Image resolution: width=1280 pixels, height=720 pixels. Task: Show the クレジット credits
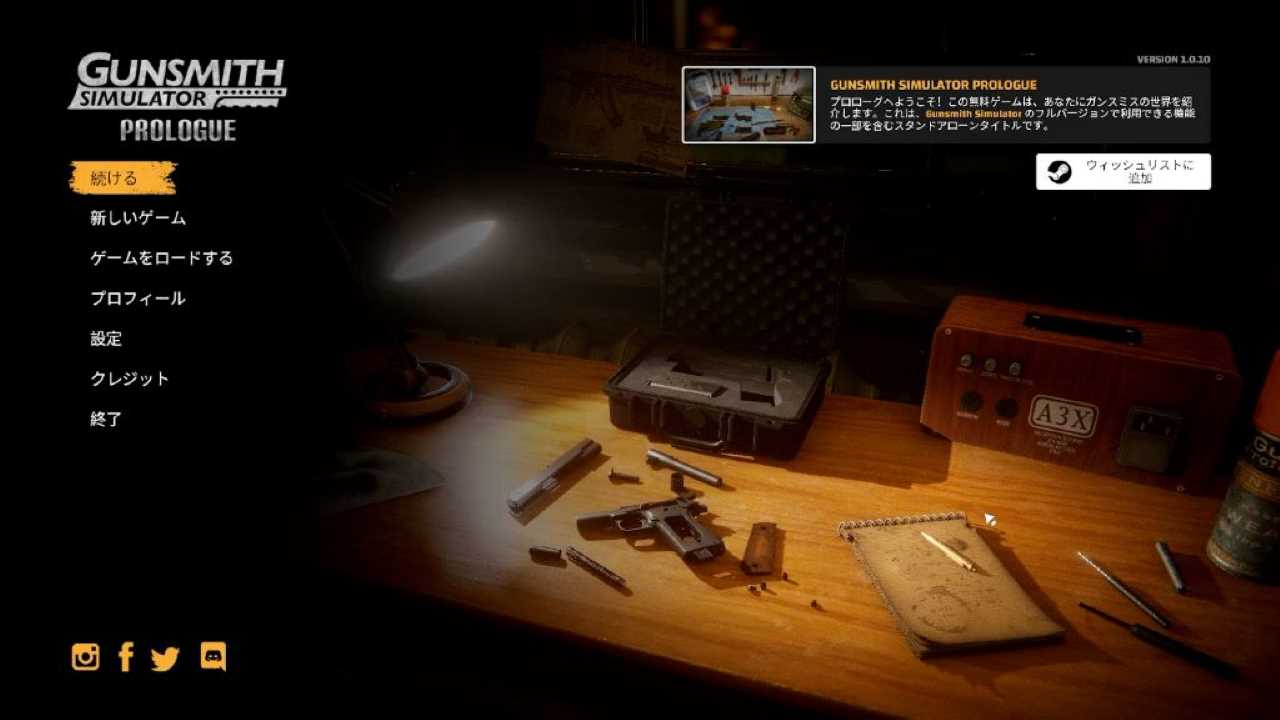point(130,379)
